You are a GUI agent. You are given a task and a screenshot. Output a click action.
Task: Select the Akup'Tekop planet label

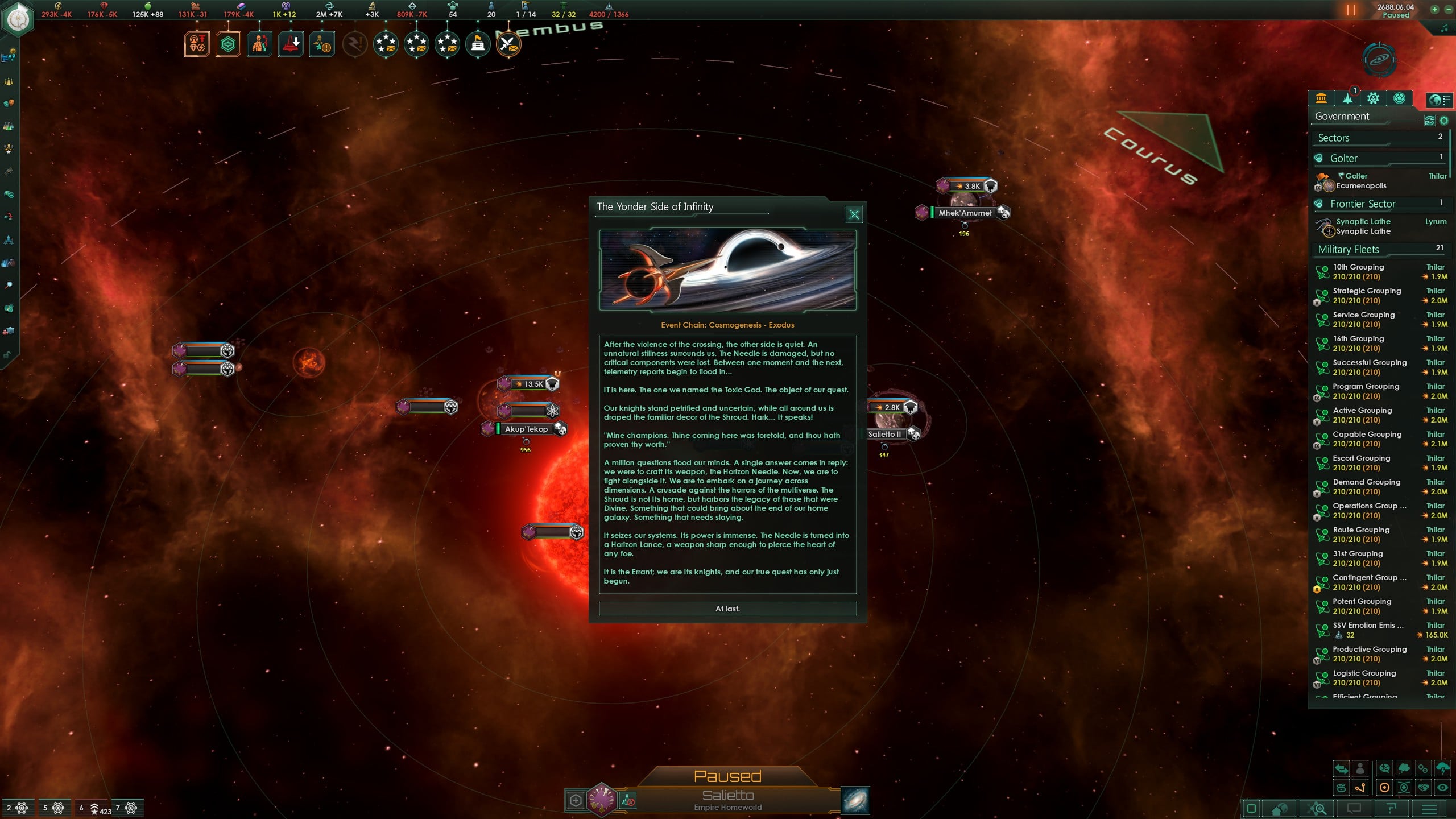[526, 429]
